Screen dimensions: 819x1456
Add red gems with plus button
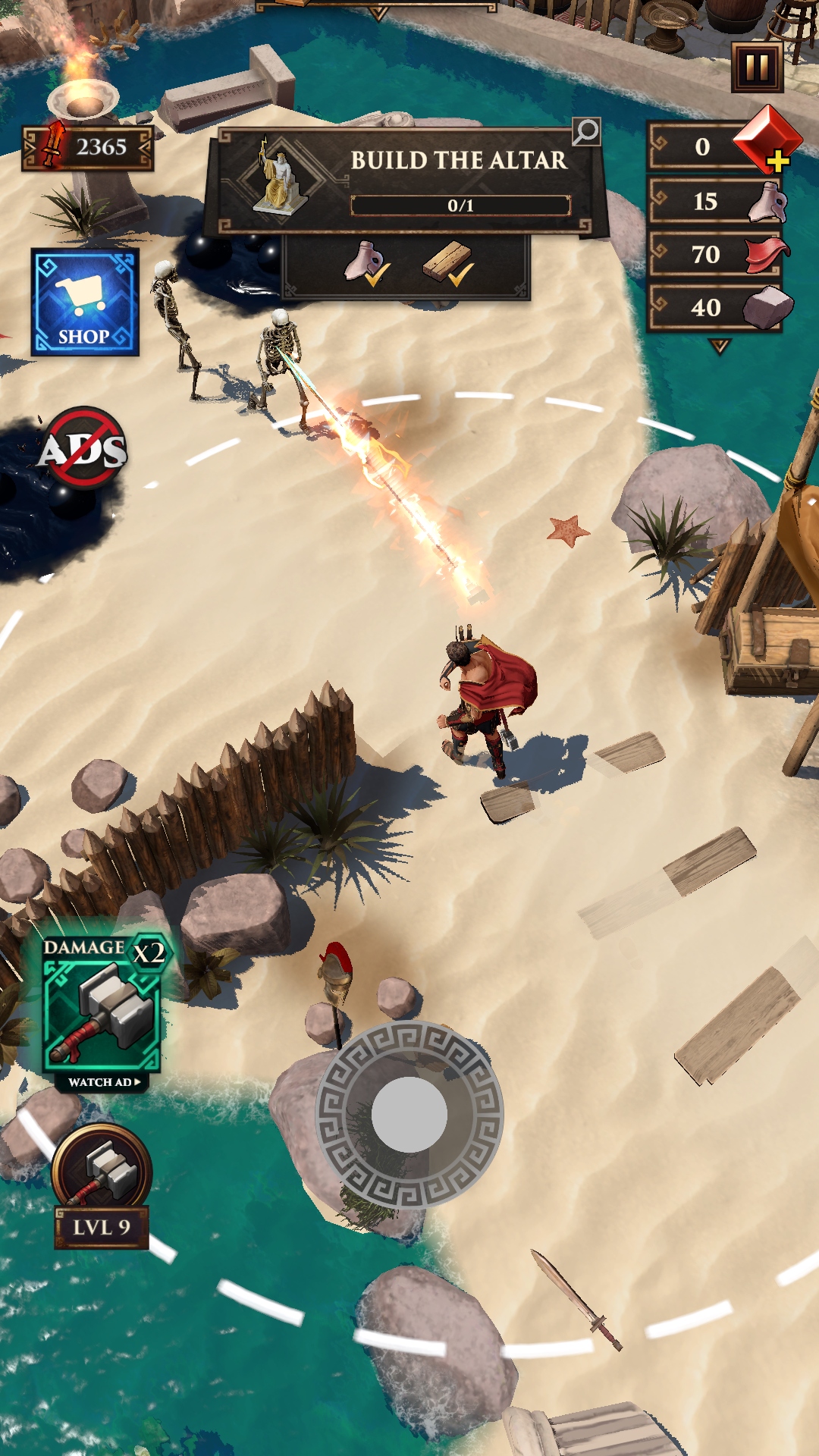point(777,160)
